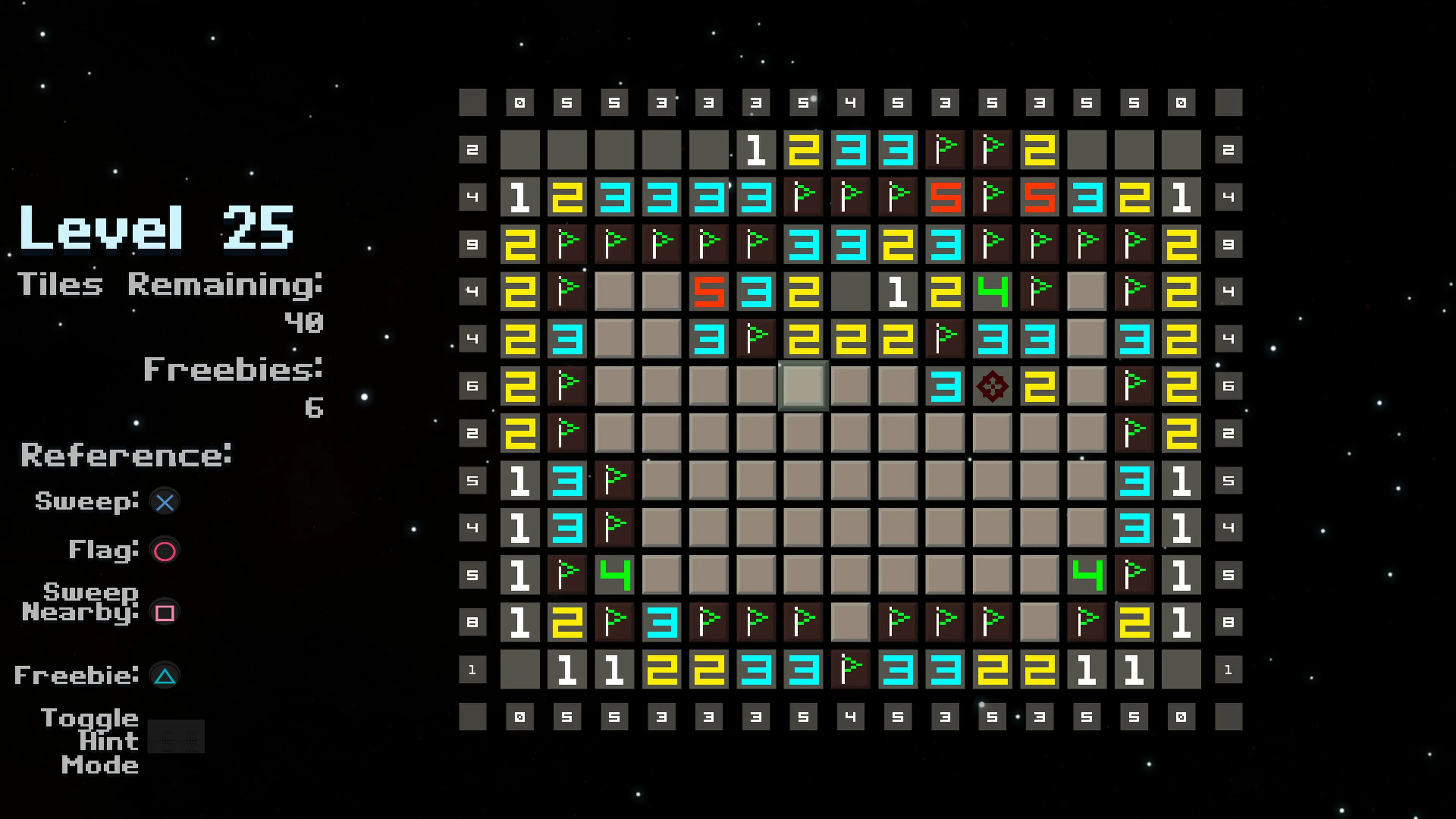1456x819 pixels.
Task: Click the green flag in the bottom number row
Action: tap(850, 670)
